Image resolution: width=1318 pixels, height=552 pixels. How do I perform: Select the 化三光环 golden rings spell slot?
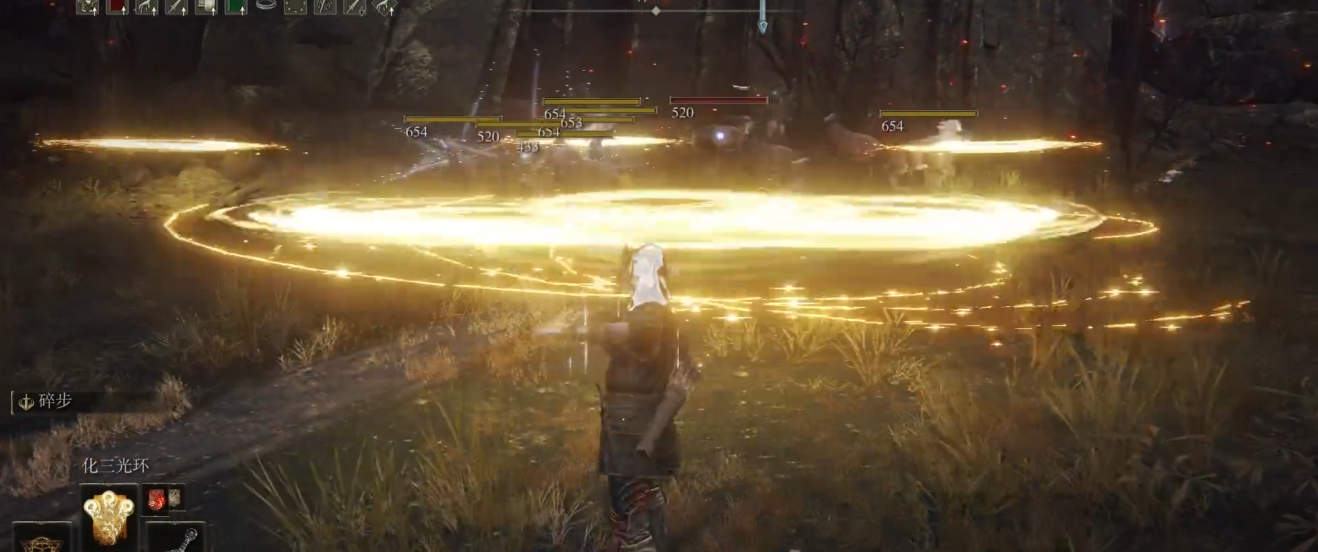click(x=108, y=516)
